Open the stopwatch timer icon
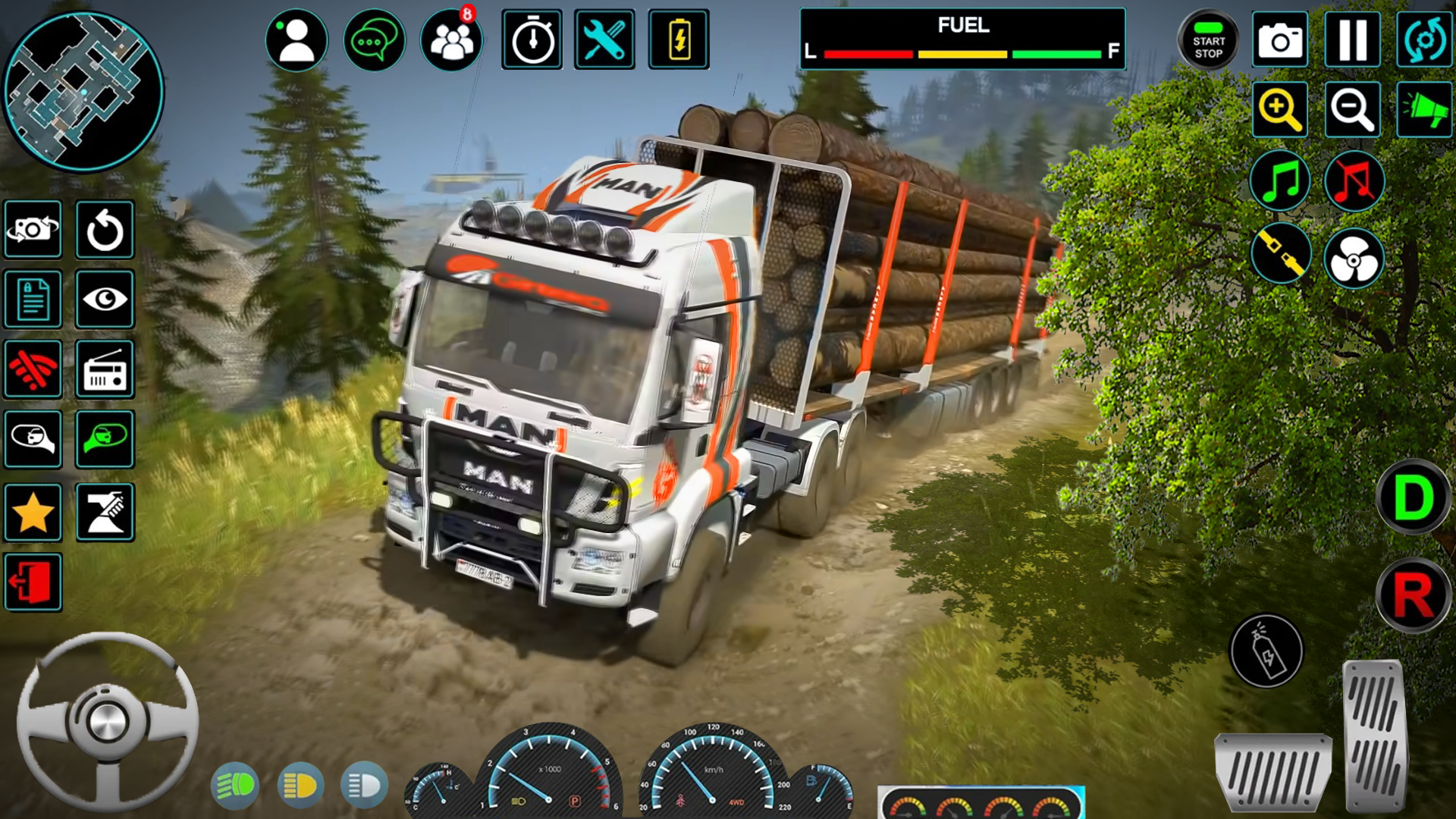 pos(532,39)
